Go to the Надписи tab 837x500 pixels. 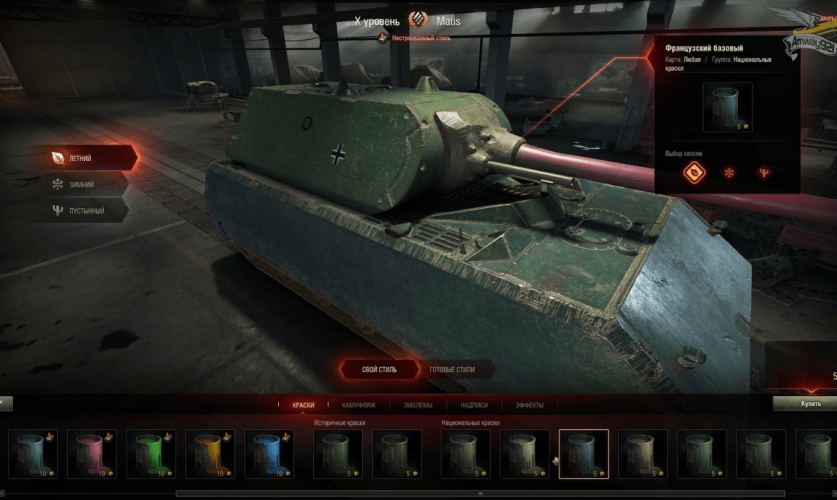(x=474, y=405)
